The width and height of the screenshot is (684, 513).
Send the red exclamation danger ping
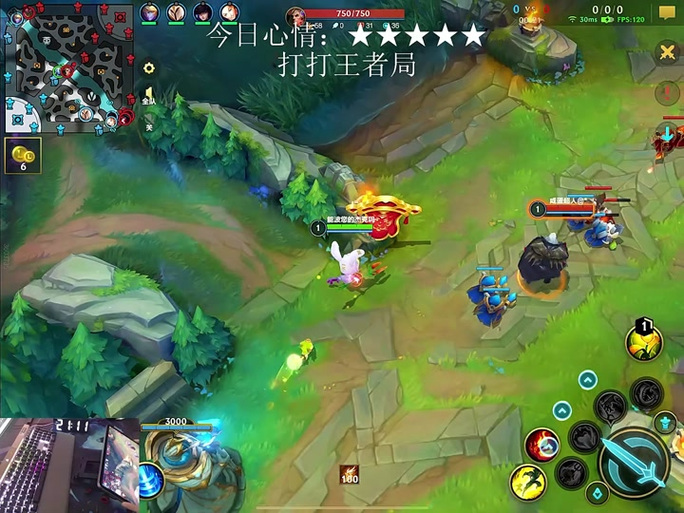click(667, 94)
